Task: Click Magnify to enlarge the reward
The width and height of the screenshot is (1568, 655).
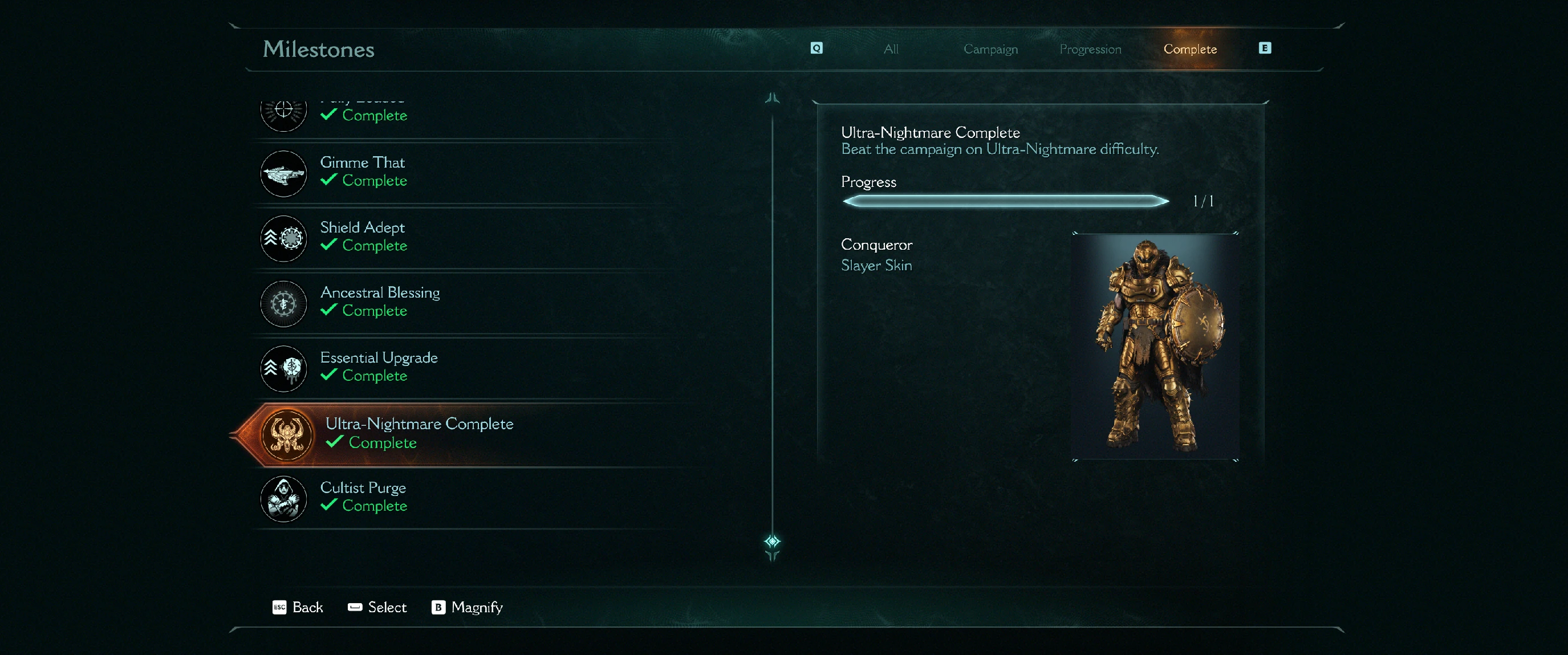Action: (468, 607)
